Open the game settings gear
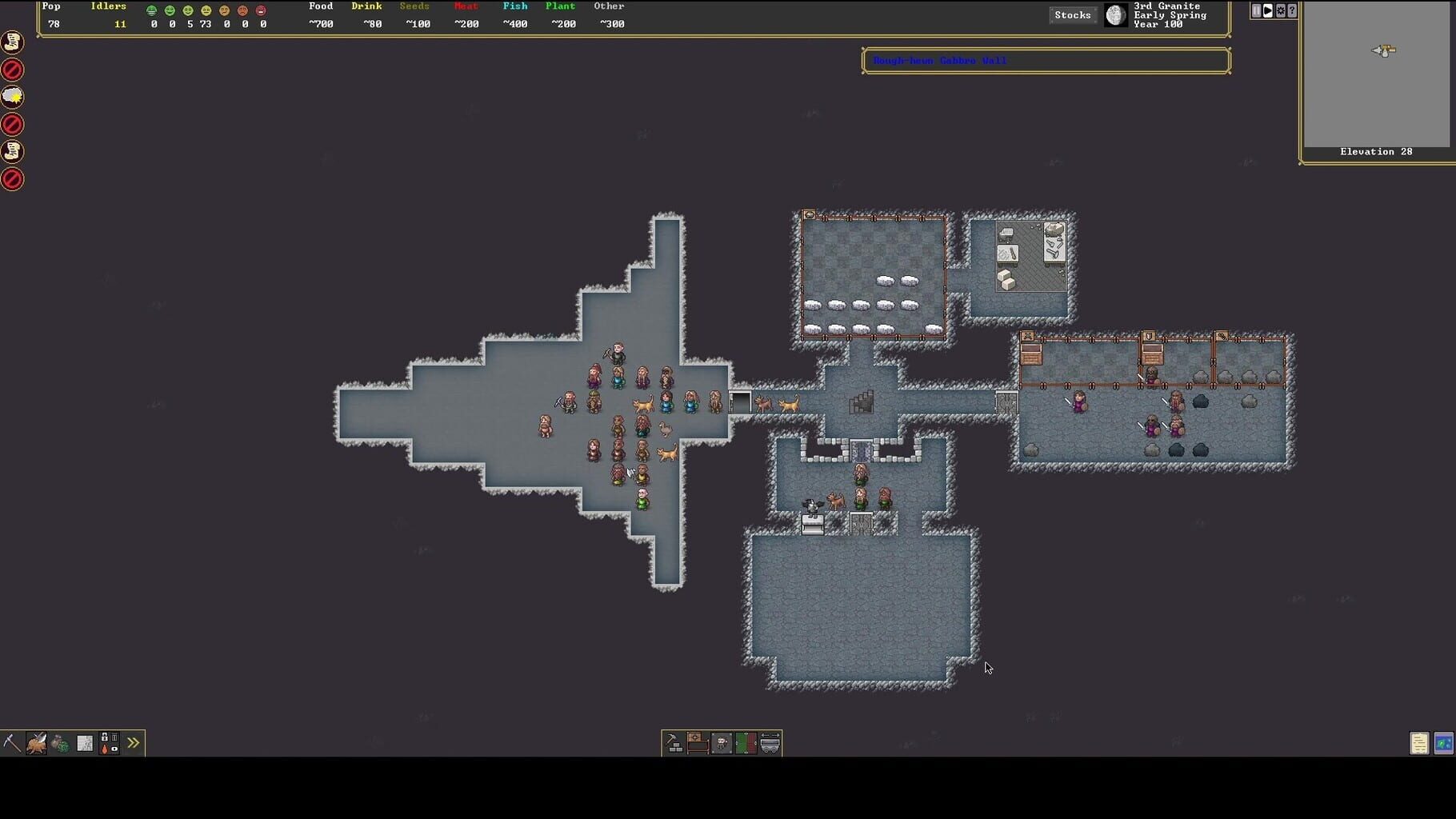 coord(1280,10)
